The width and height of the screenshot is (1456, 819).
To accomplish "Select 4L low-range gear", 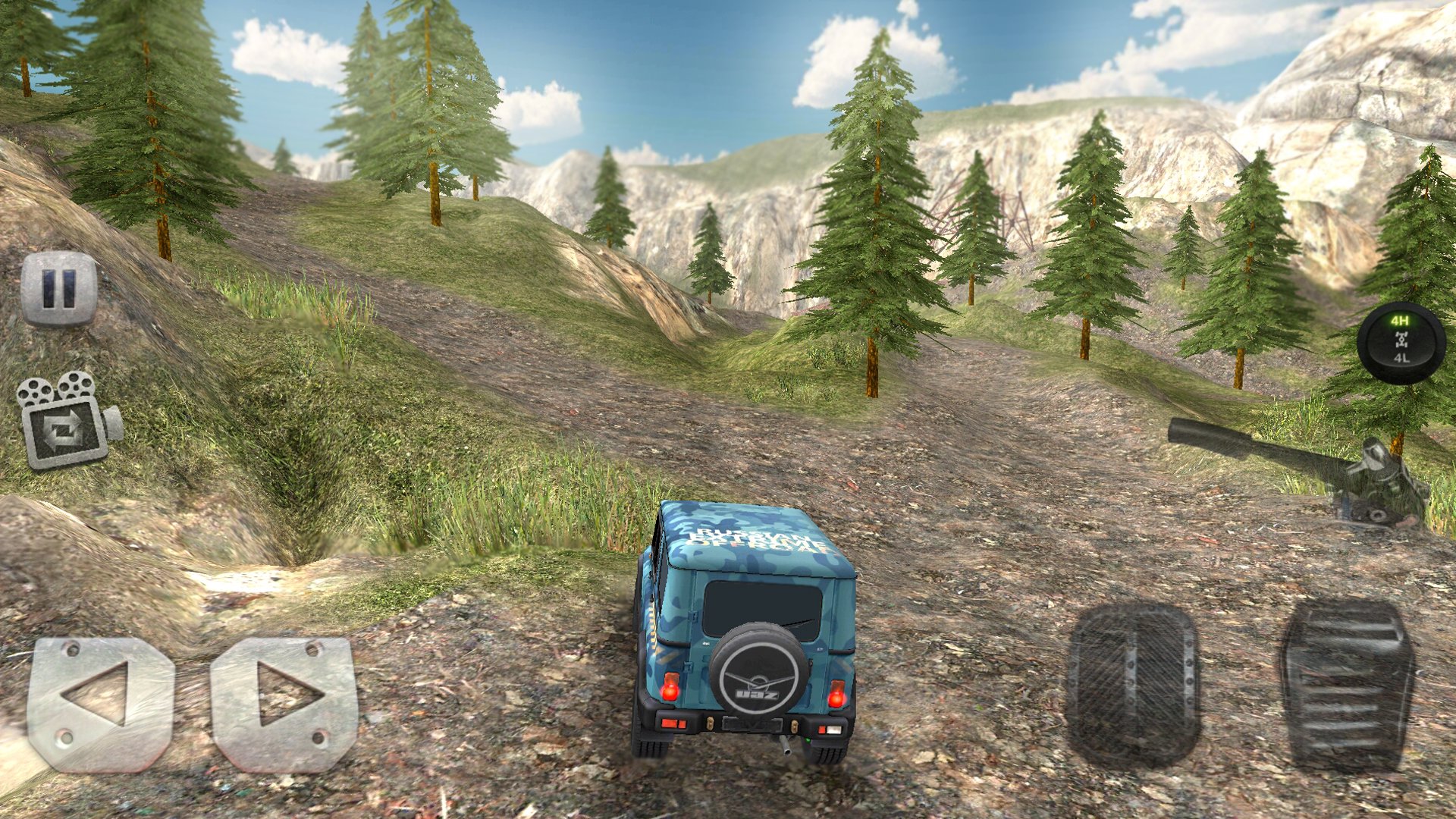I will point(1401,357).
